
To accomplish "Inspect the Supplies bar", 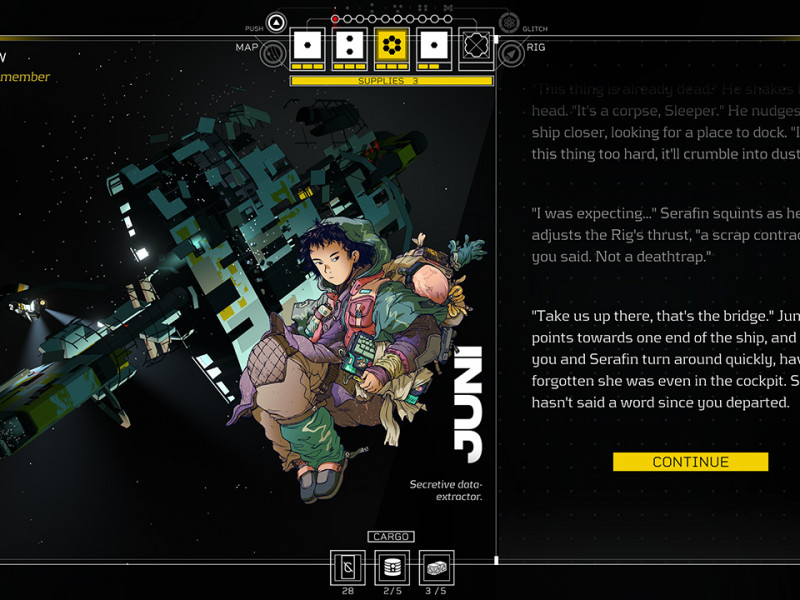I will (x=391, y=81).
